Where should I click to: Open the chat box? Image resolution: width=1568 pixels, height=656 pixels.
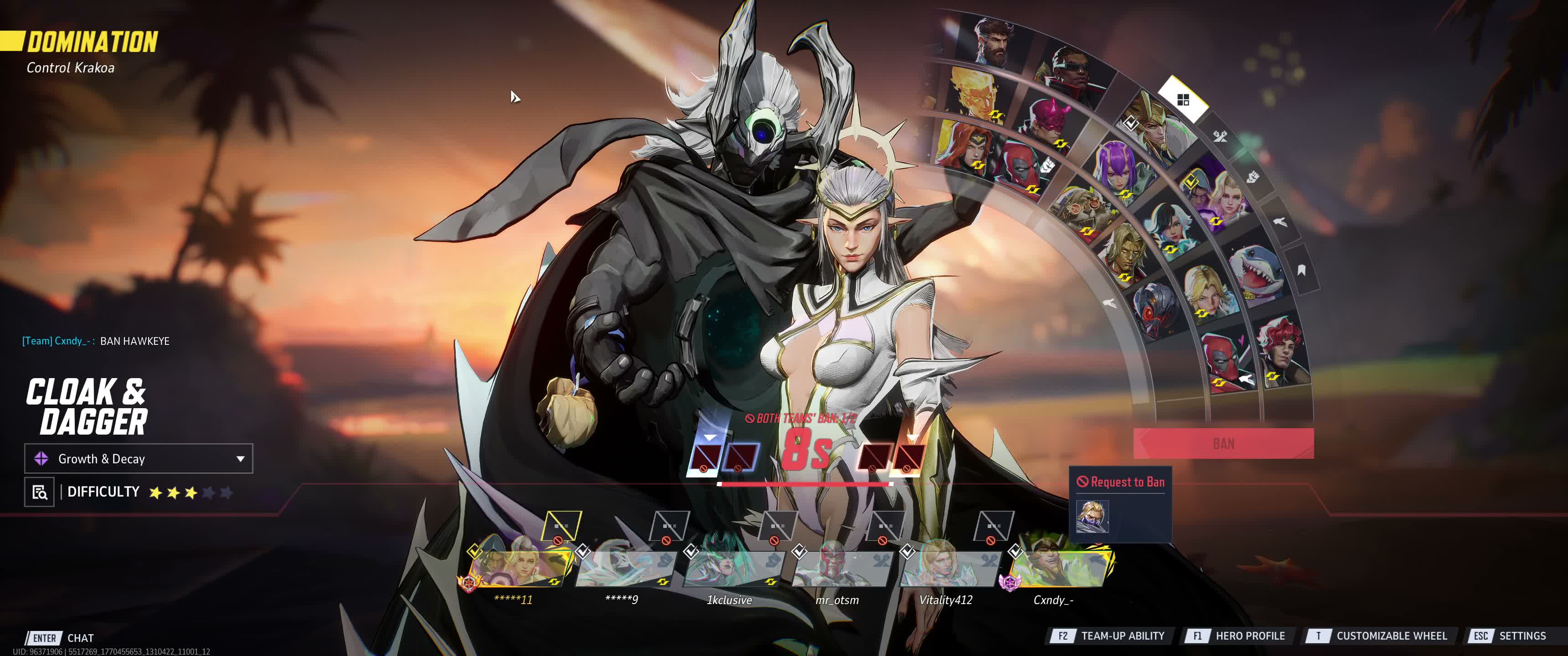pyautogui.click(x=80, y=638)
